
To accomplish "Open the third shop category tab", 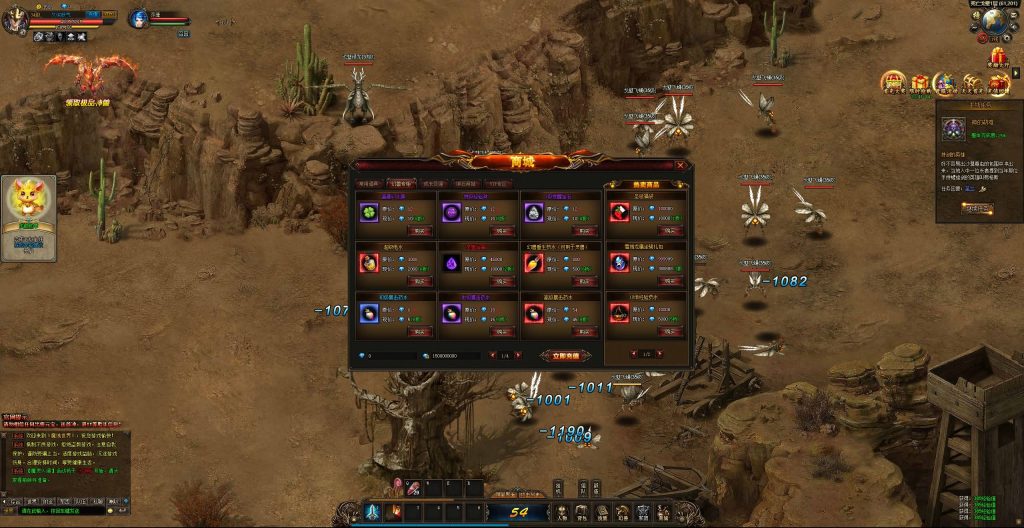I will (433, 183).
